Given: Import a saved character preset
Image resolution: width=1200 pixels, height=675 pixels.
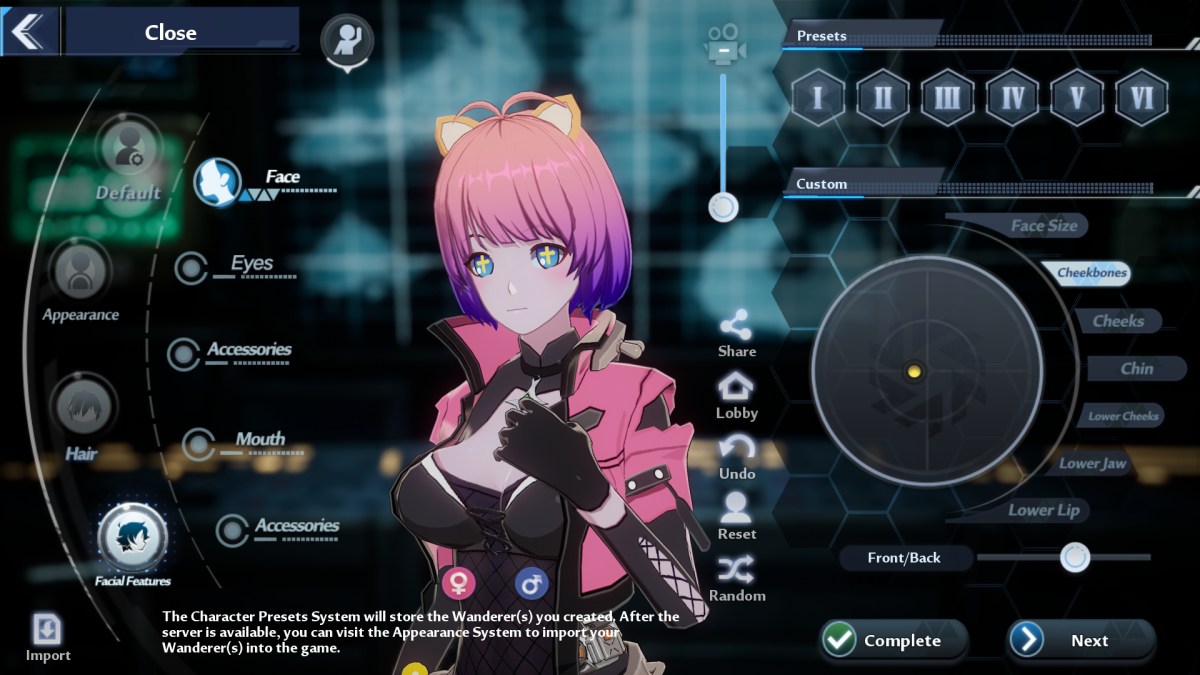Looking at the screenshot, I should point(48,637).
